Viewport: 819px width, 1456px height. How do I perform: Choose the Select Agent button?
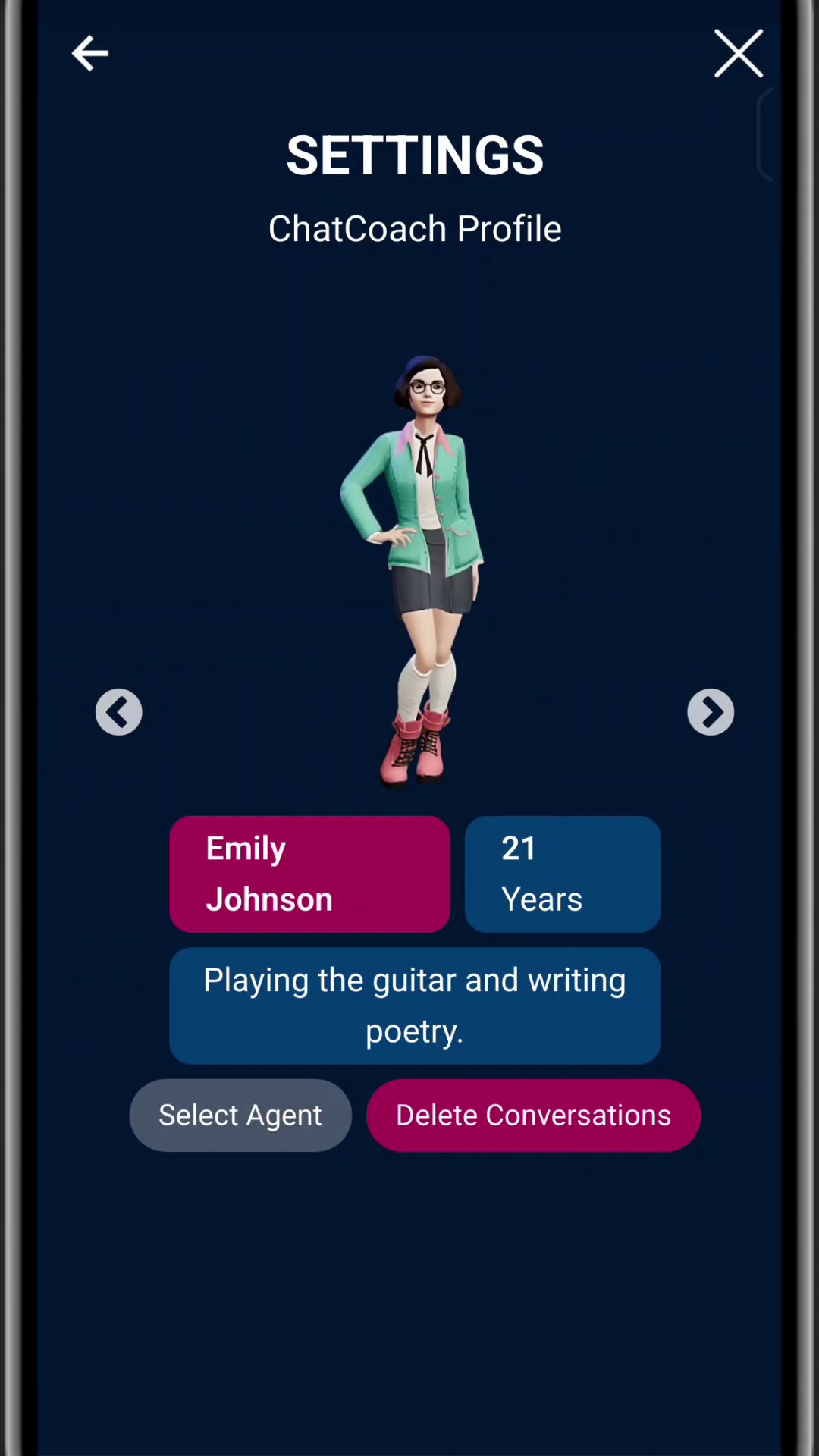[x=240, y=1116]
